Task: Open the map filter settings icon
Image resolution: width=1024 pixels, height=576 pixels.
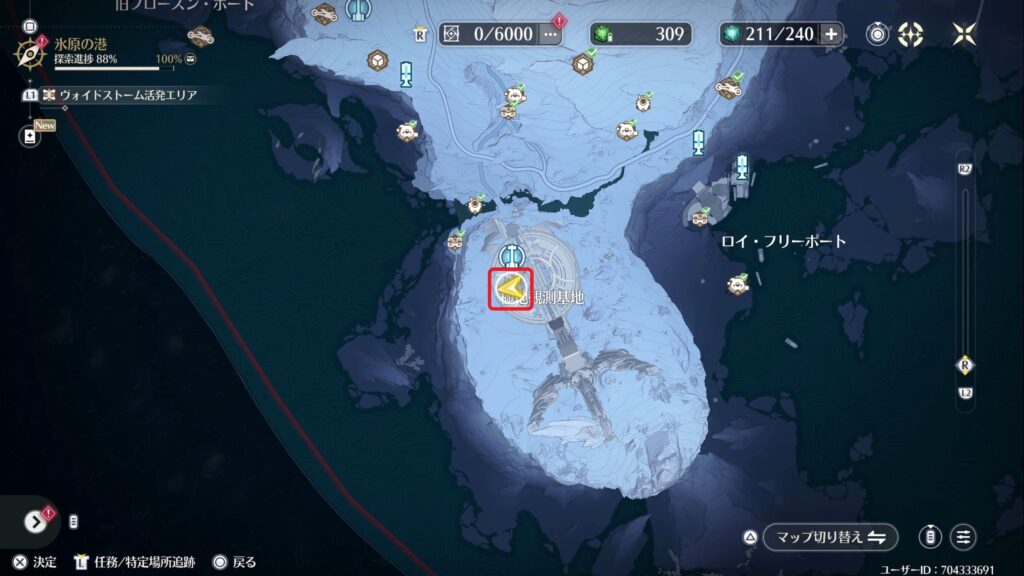Action: 963,537
